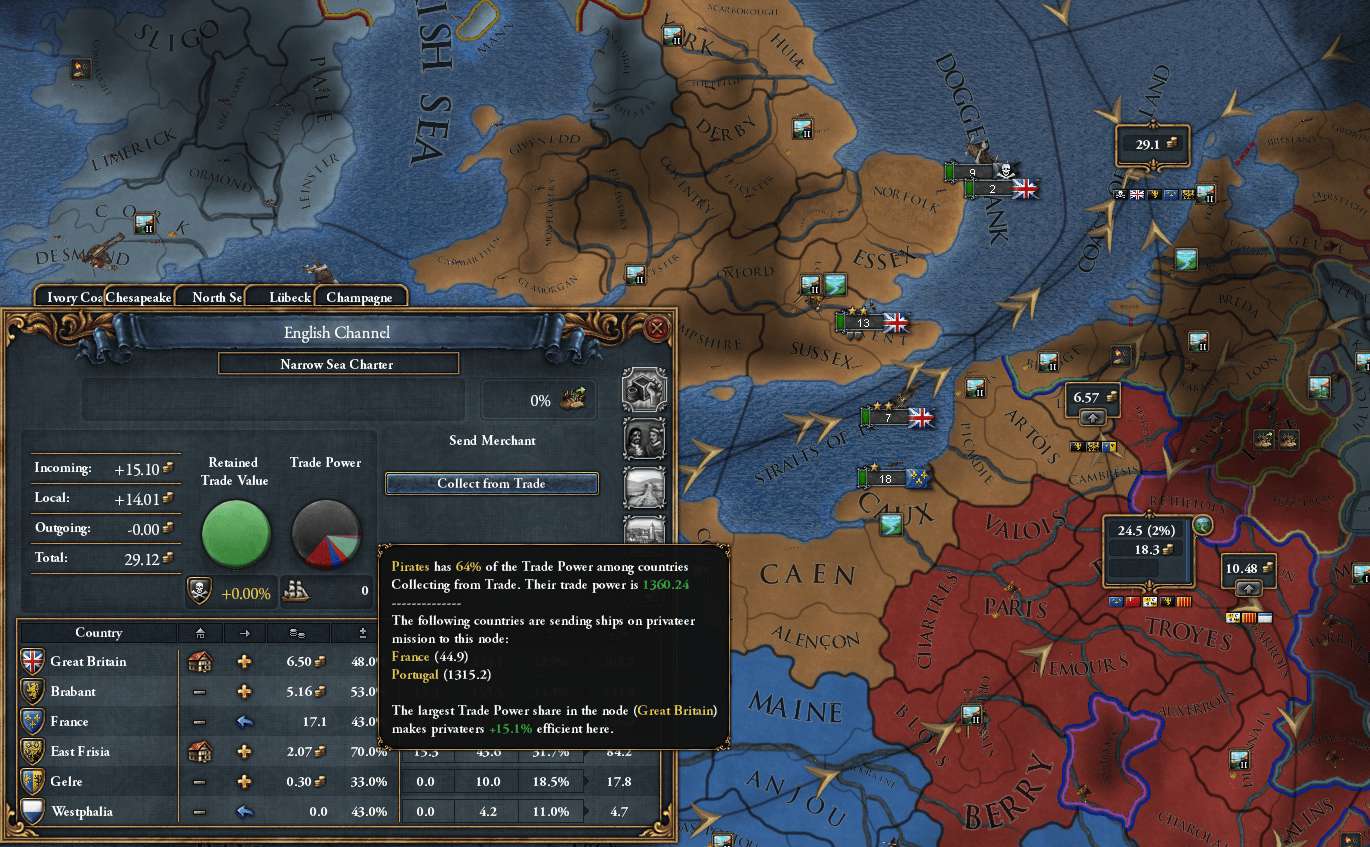The image size is (1370, 847).
Task: Open the Chesapeake trade node tab
Action: point(140,297)
